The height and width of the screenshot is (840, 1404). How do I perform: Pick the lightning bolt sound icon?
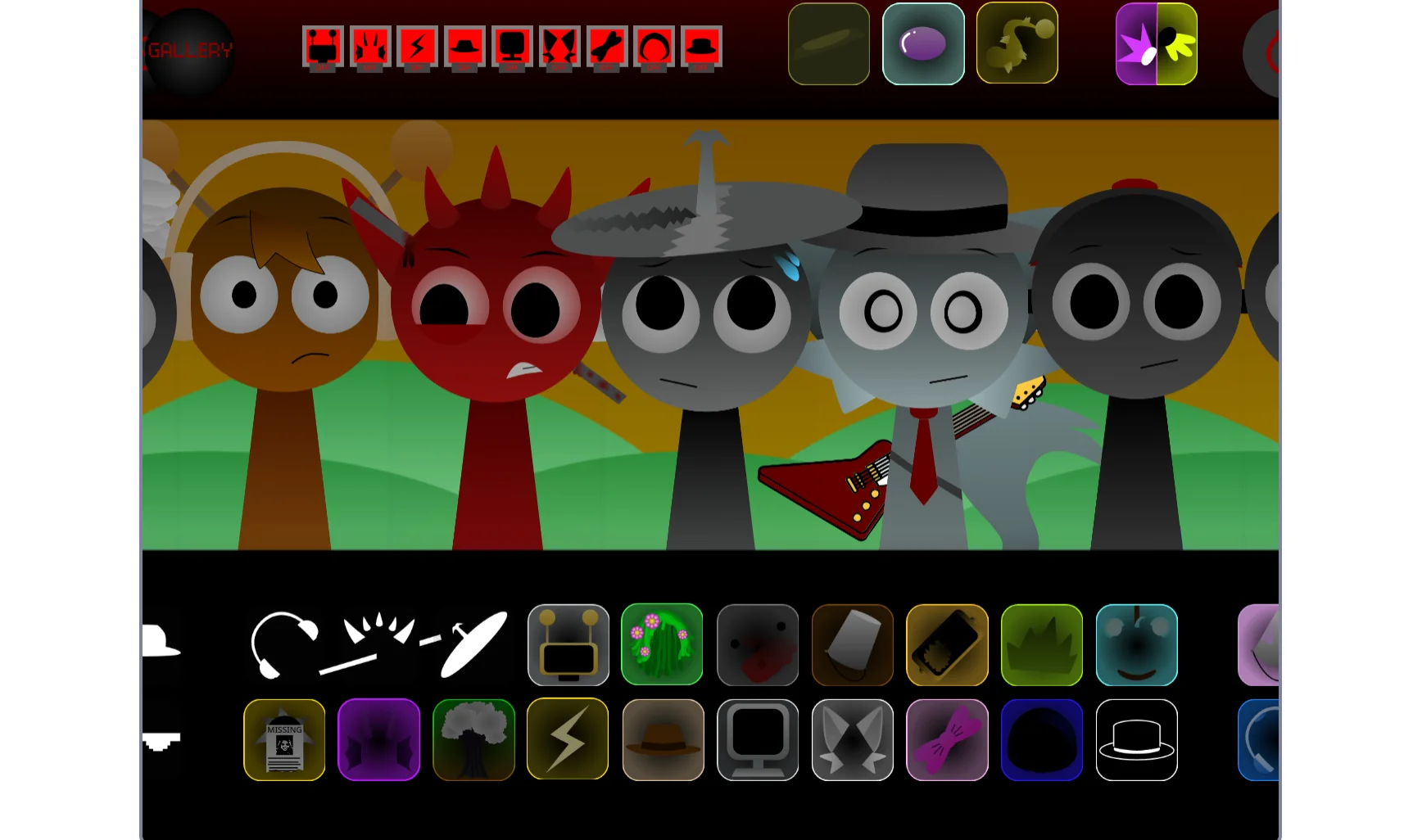[568, 738]
